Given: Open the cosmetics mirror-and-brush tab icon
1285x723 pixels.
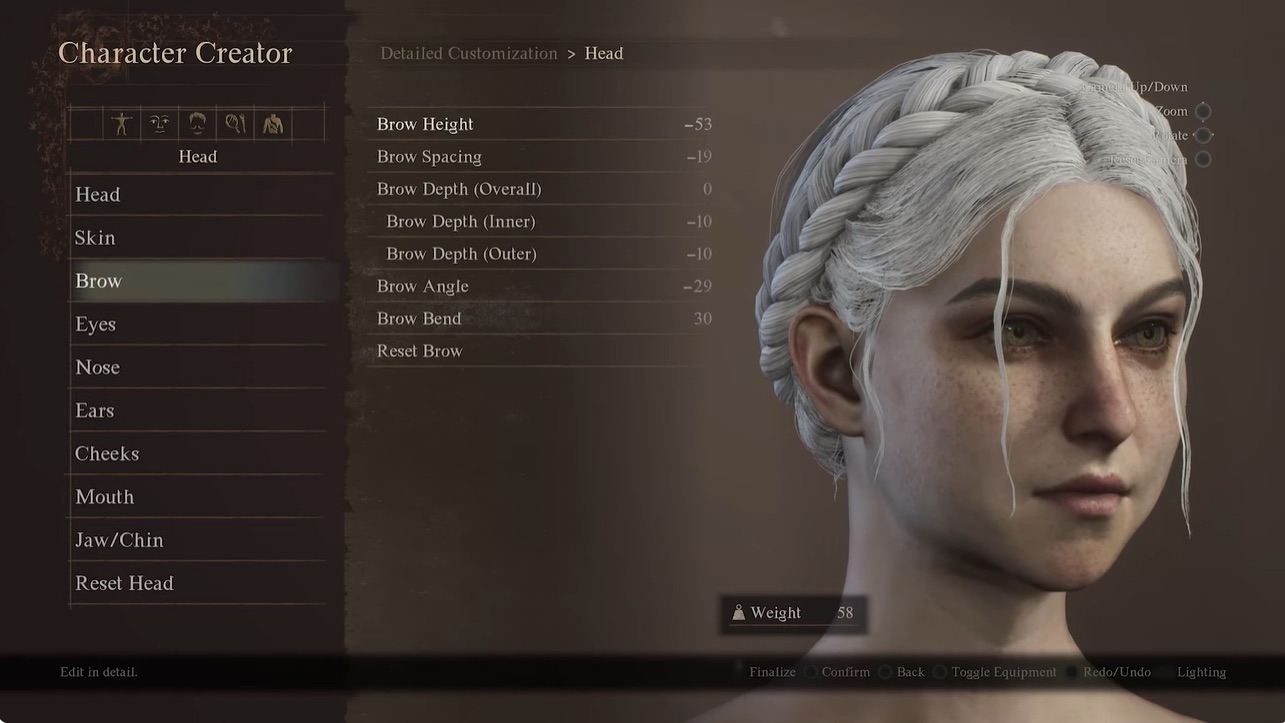Looking at the screenshot, I should pyautogui.click(x=235, y=122).
